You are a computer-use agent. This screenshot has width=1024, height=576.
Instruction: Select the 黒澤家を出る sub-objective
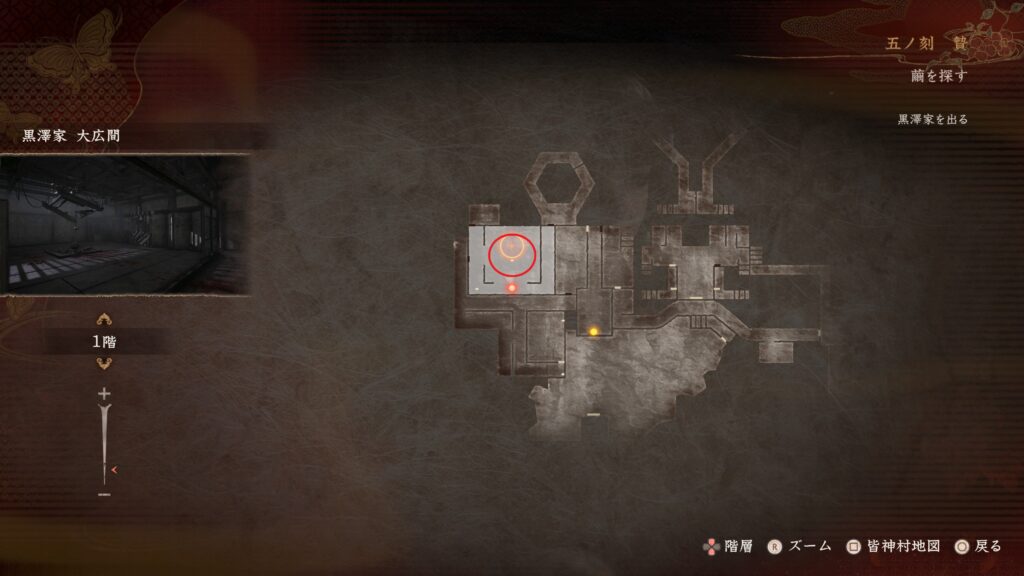(x=932, y=119)
